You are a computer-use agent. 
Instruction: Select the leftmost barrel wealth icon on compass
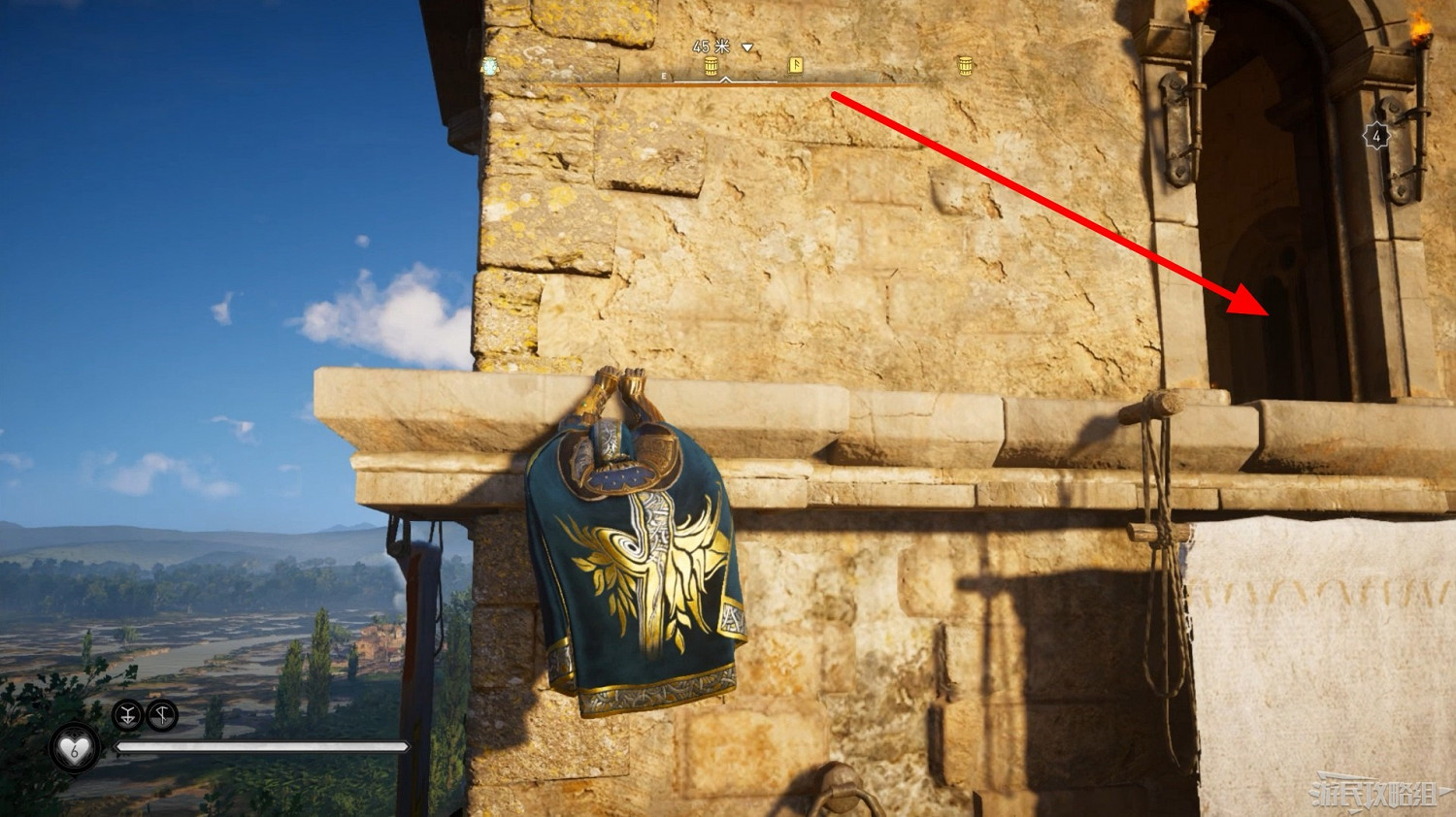coord(710,65)
